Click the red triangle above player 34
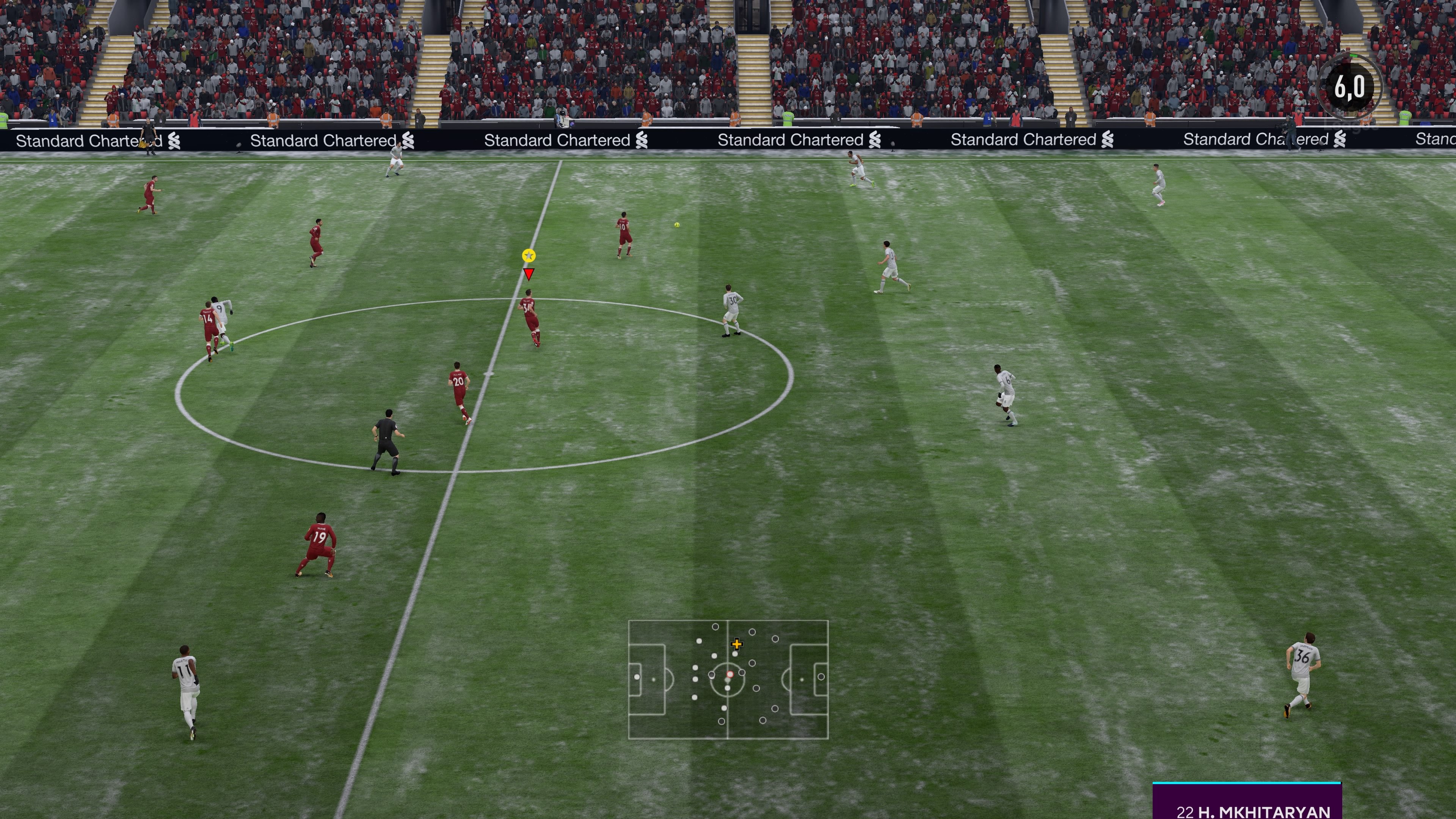This screenshot has height=819, width=1456. (x=529, y=273)
